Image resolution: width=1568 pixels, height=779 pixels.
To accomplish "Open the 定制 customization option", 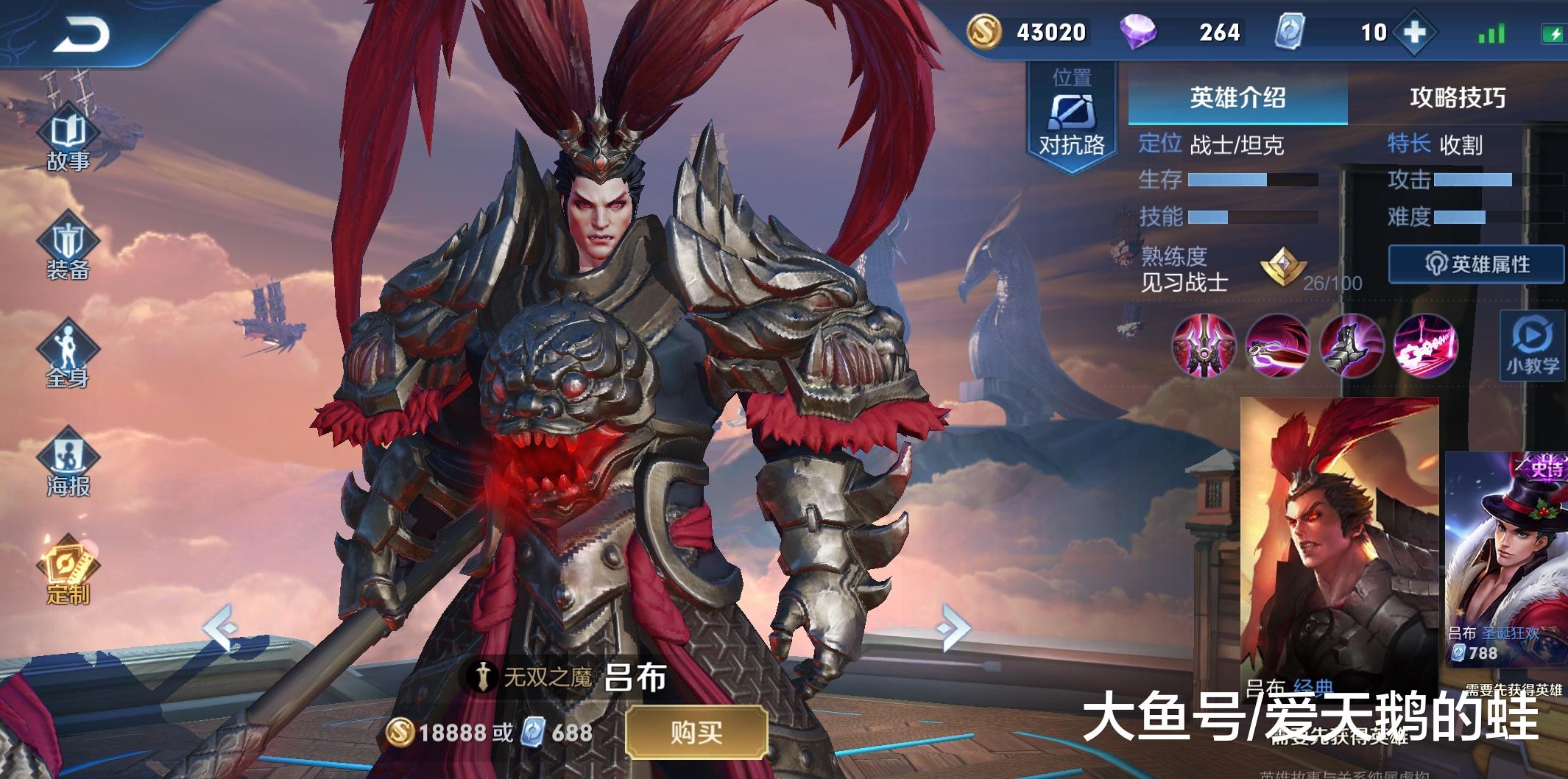I will 68,571.
